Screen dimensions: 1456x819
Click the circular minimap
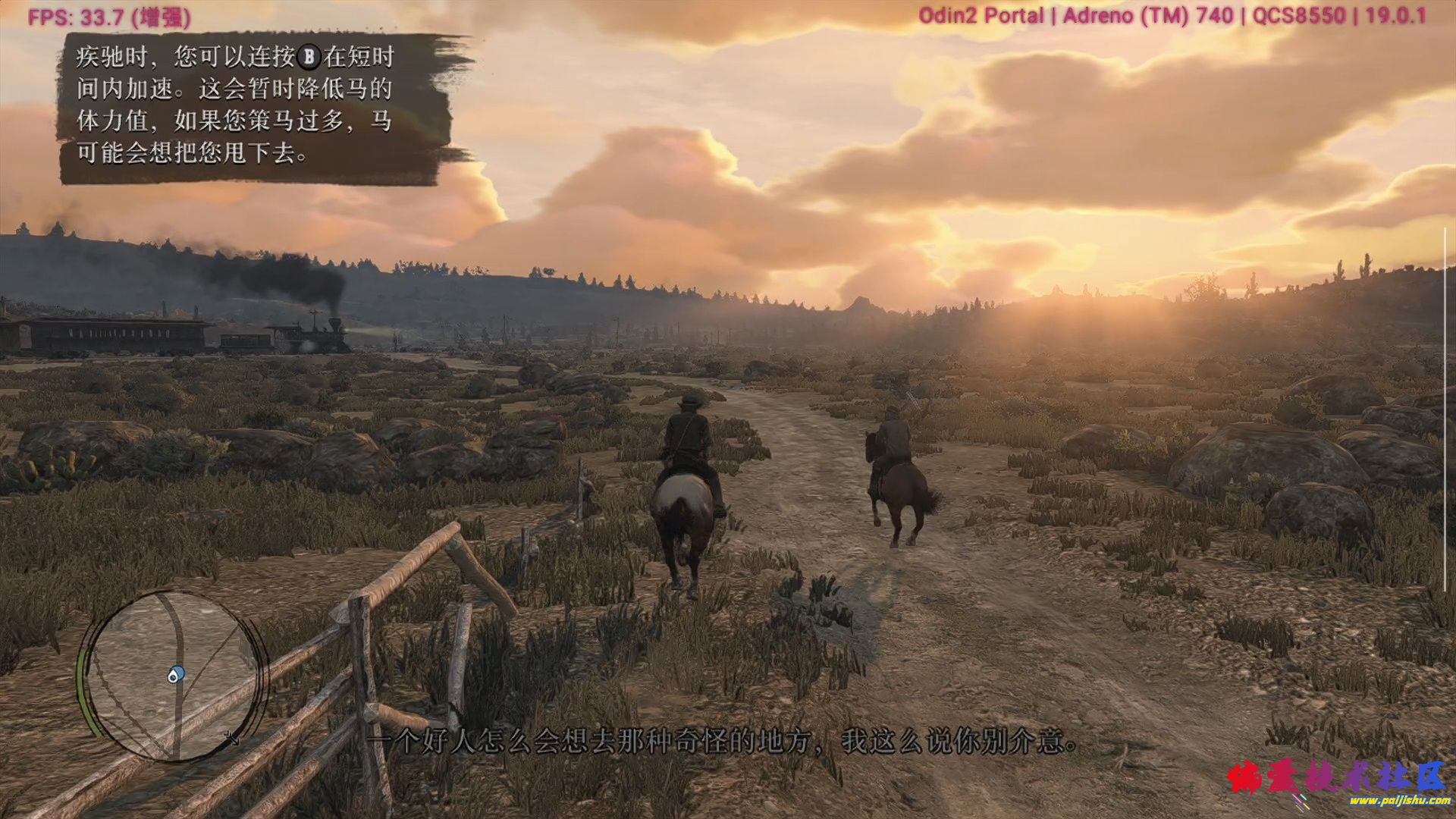pyautogui.click(x=173, y=676)
